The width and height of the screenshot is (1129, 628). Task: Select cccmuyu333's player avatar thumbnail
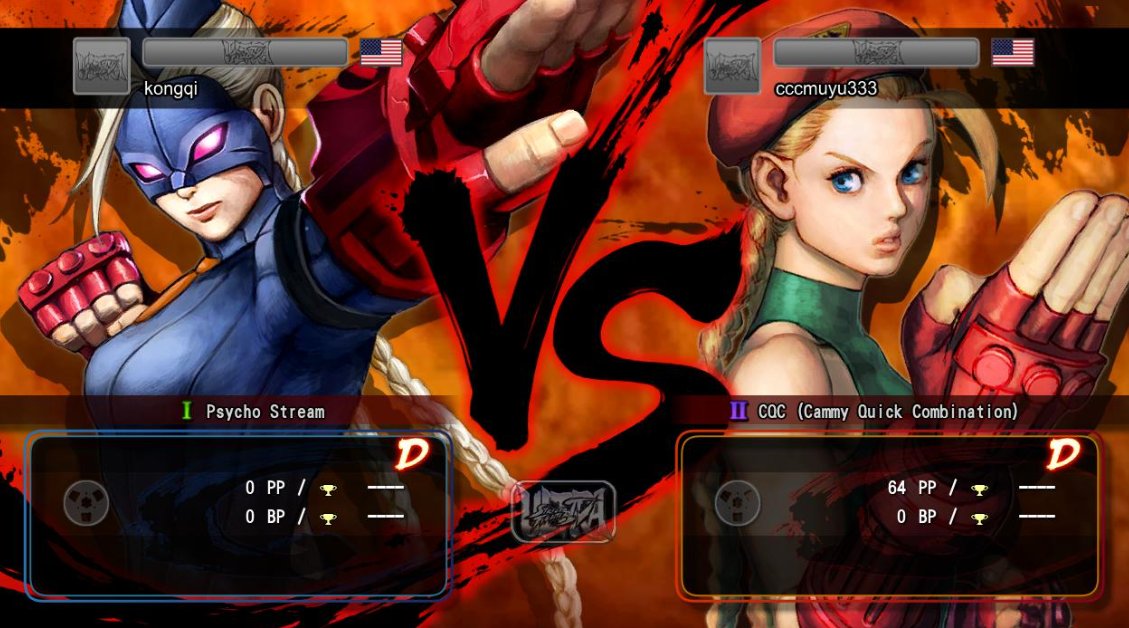point(732,66)
